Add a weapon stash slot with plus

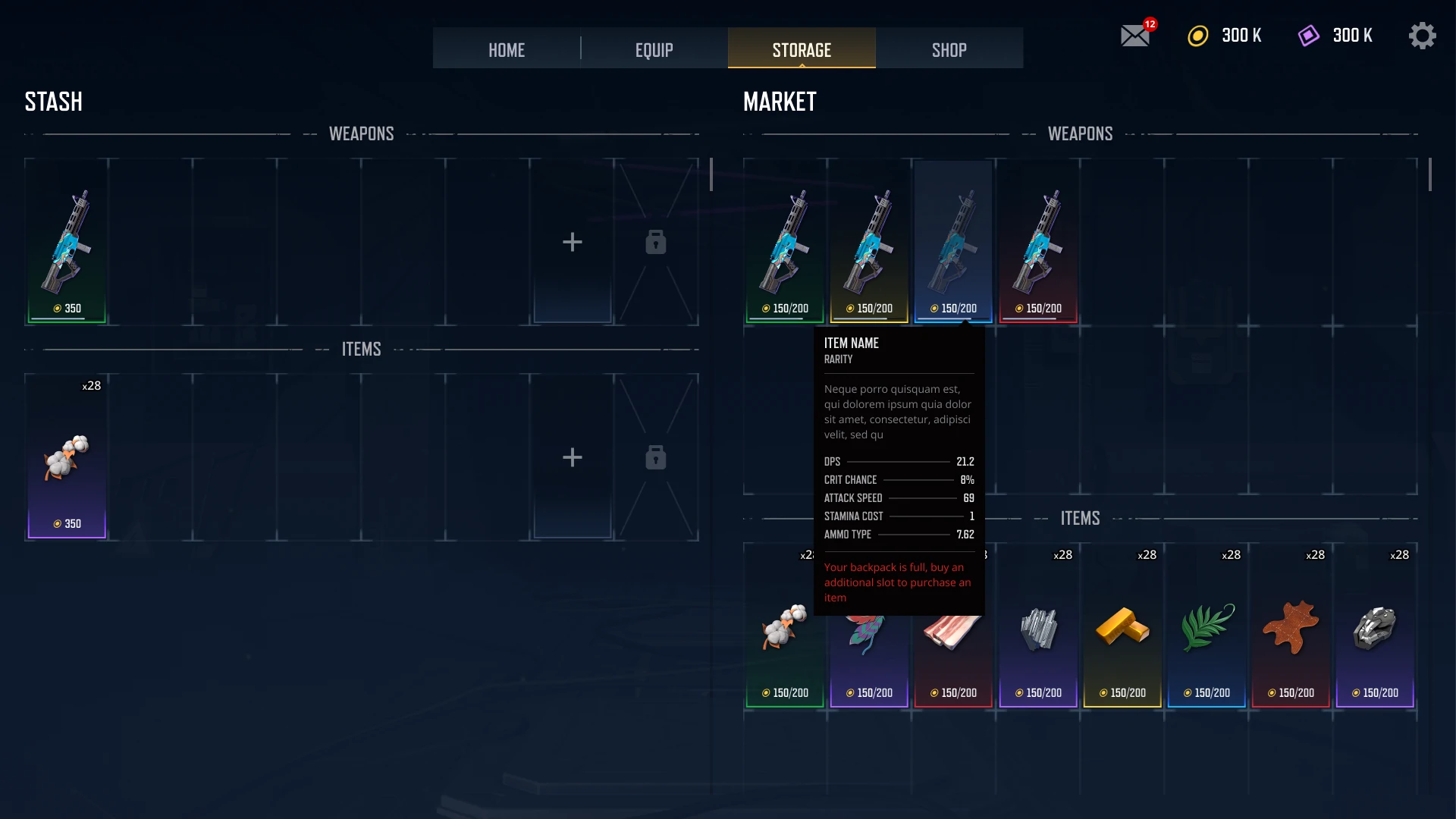(x=573, y=243)
